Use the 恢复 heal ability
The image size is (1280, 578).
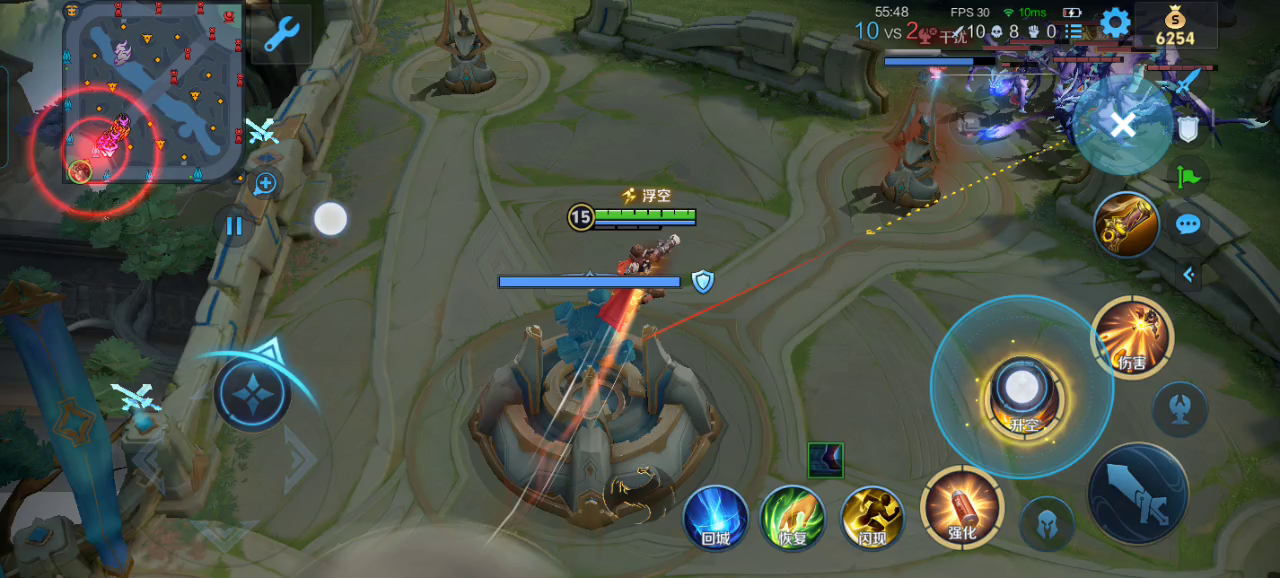pos(793,518)
